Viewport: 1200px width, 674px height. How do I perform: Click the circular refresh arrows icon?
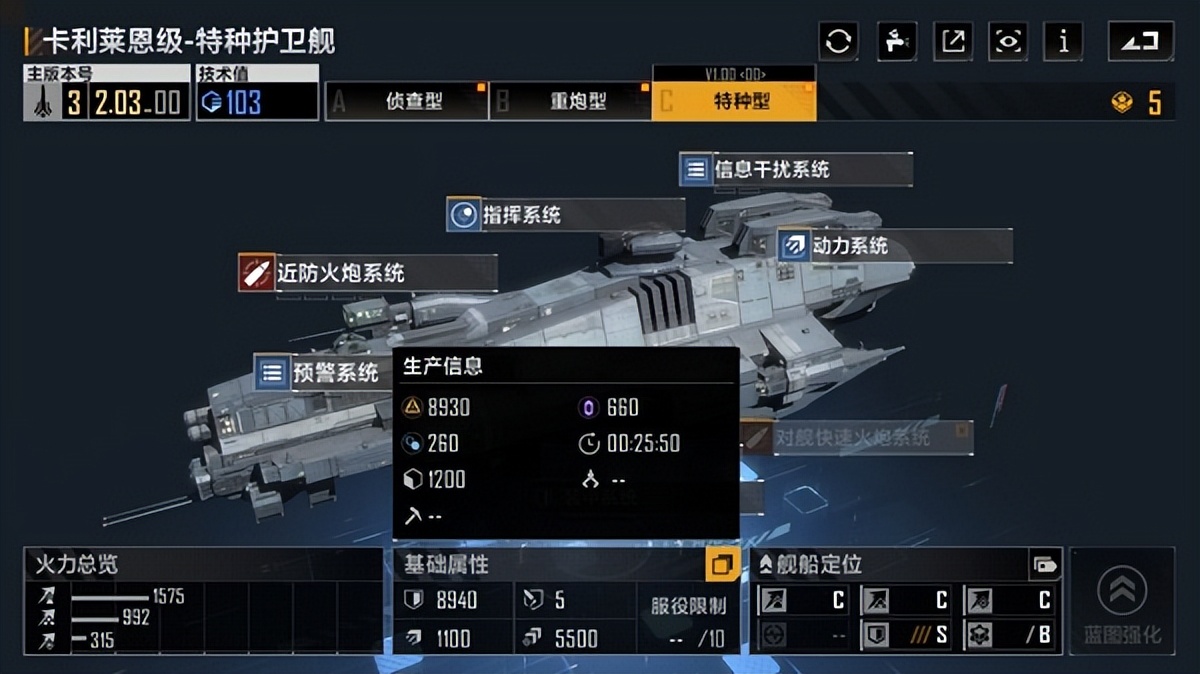tap(838, 41)
